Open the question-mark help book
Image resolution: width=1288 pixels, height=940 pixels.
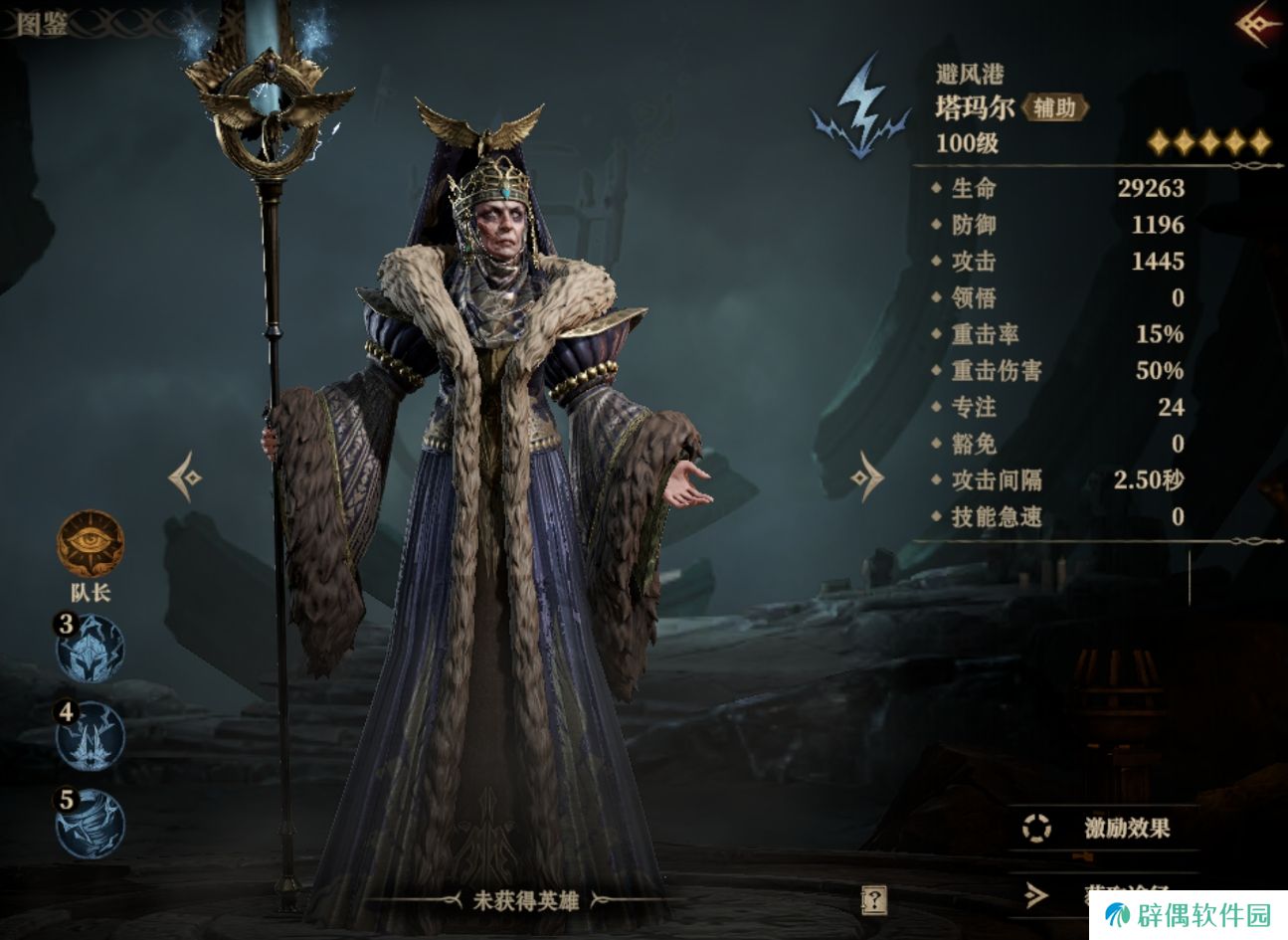pos(873,900)
